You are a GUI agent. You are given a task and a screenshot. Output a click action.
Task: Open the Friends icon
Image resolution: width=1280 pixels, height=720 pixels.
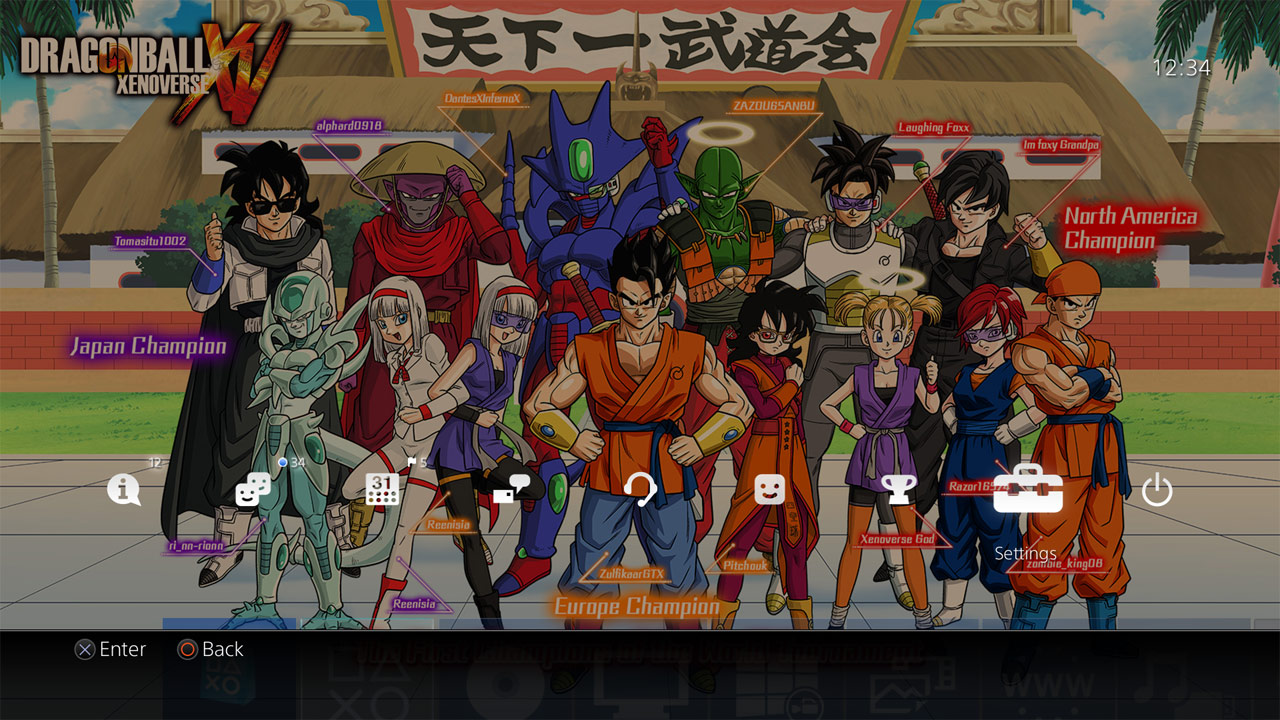[x=252, y=490]
